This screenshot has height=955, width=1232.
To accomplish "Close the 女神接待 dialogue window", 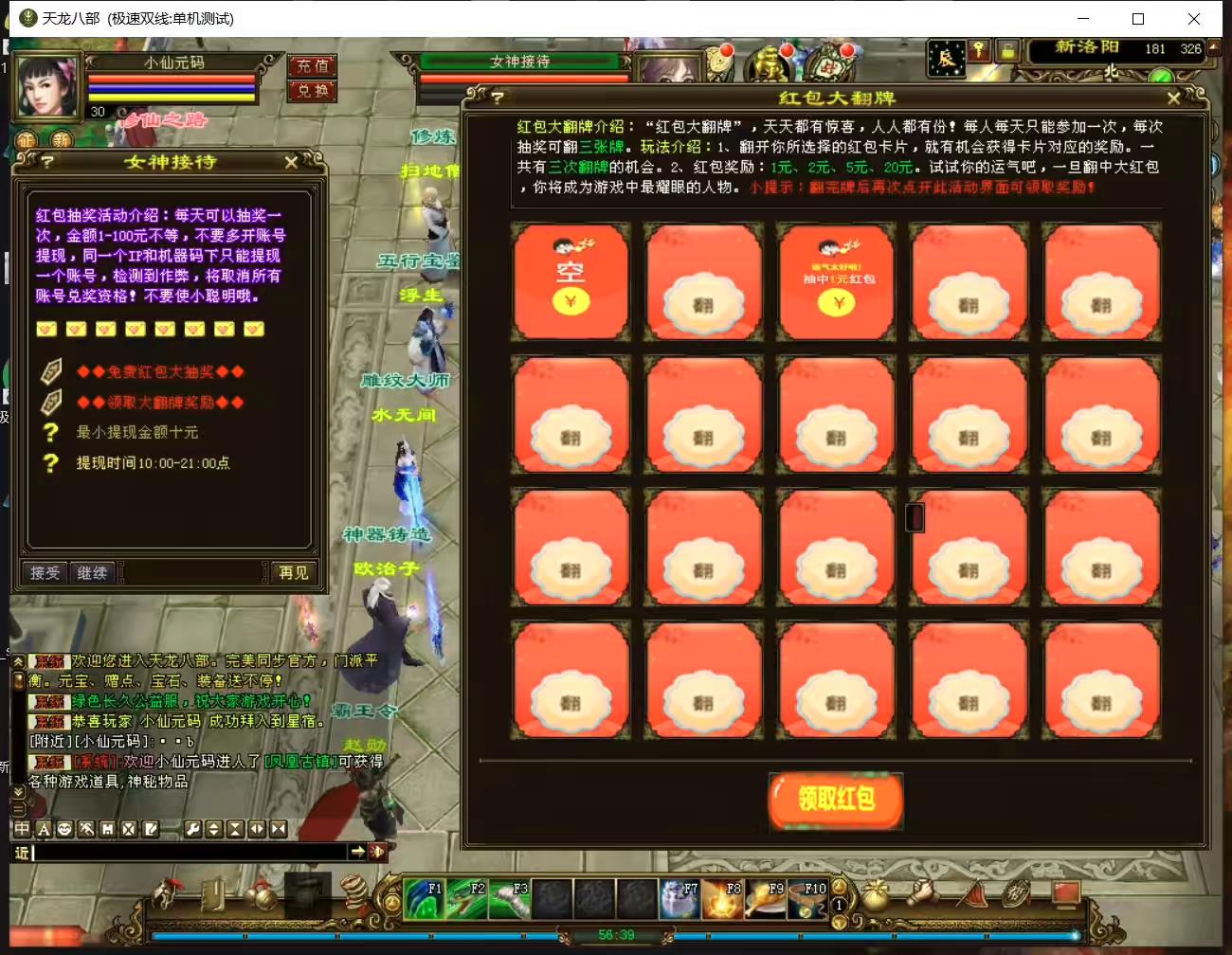I will tap(291, 162).
